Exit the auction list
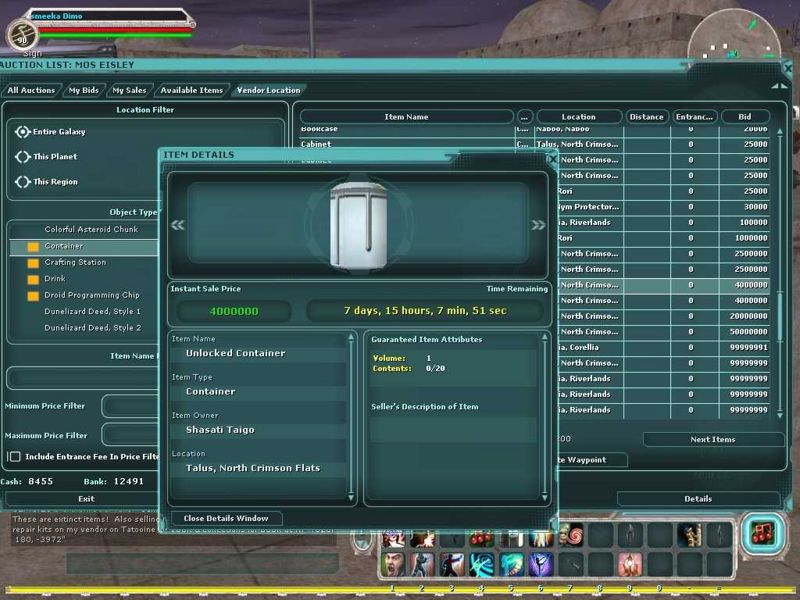This screenshot has width=800, height=600. tap(86, 498)
